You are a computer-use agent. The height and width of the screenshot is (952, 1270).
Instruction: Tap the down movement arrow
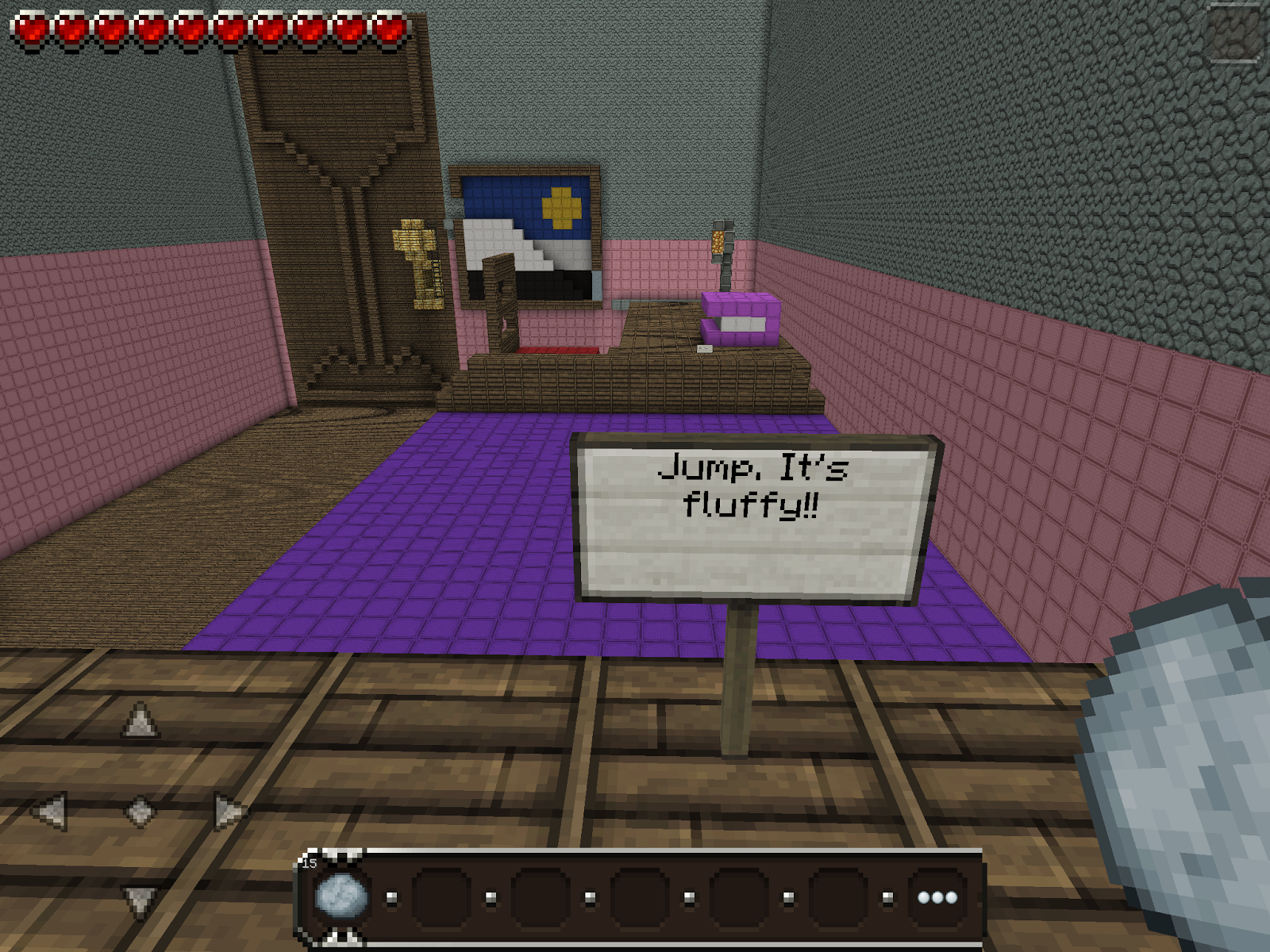point(140,900)
